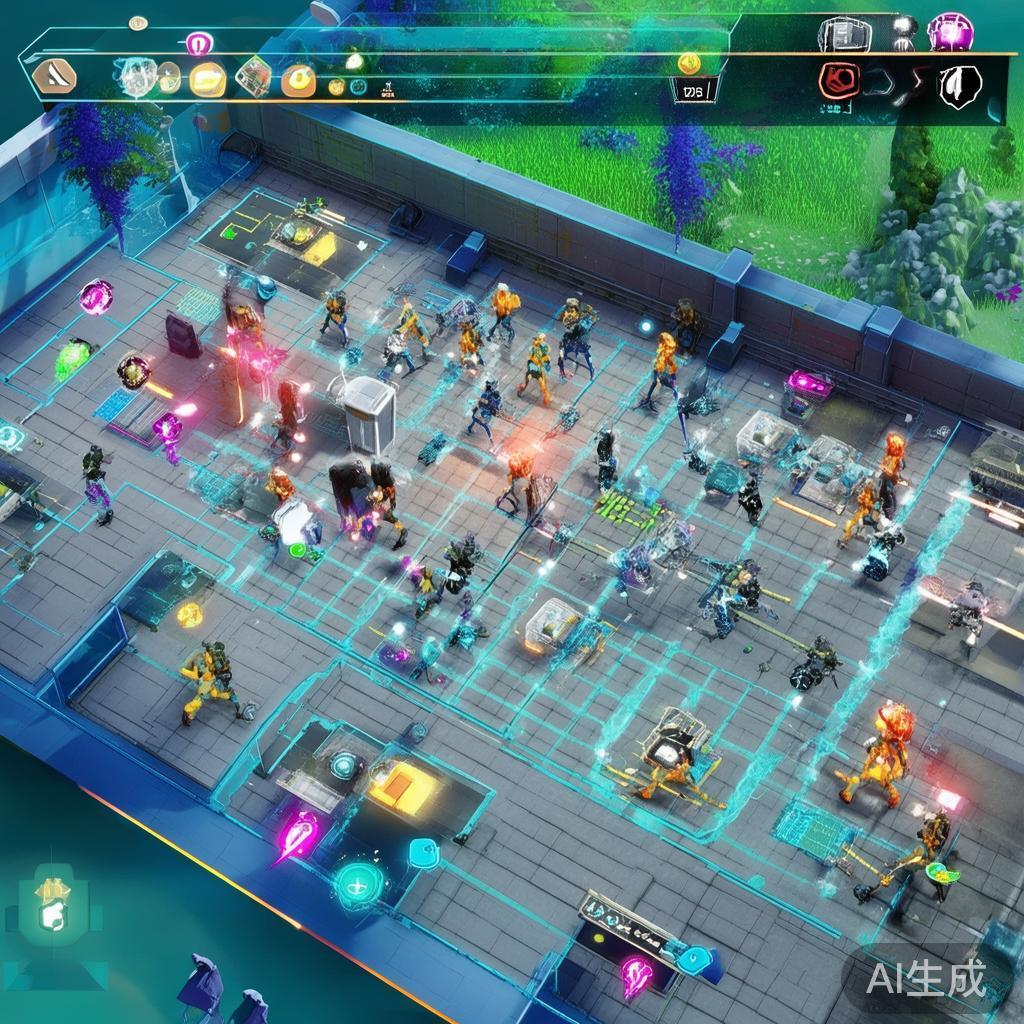Viewport: 1024px width, 1024px height.
Task: Activate the pale blue crystal cluster icon
Action: tap(135, 76)
